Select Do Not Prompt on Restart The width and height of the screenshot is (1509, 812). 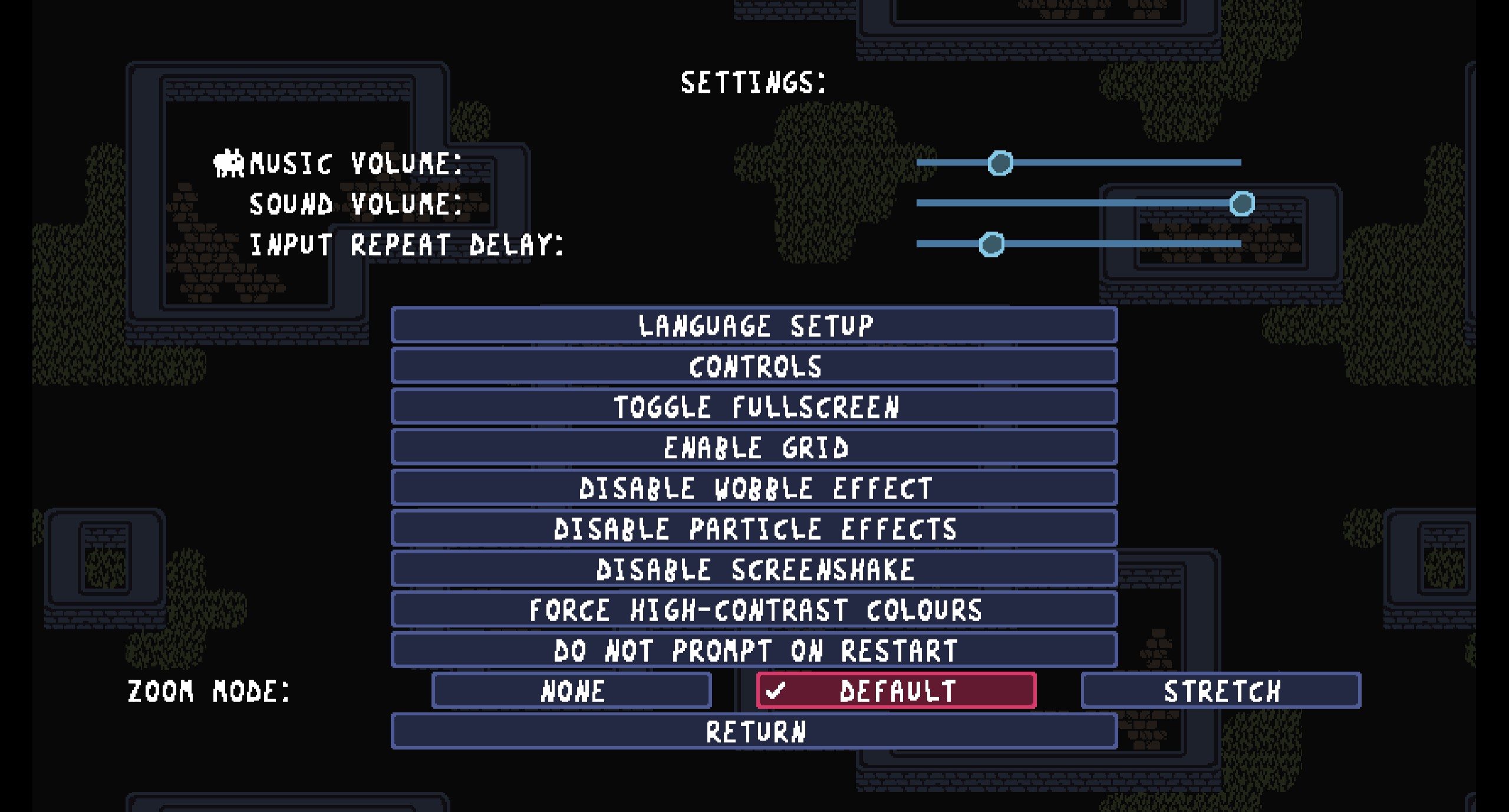point(754,651)
